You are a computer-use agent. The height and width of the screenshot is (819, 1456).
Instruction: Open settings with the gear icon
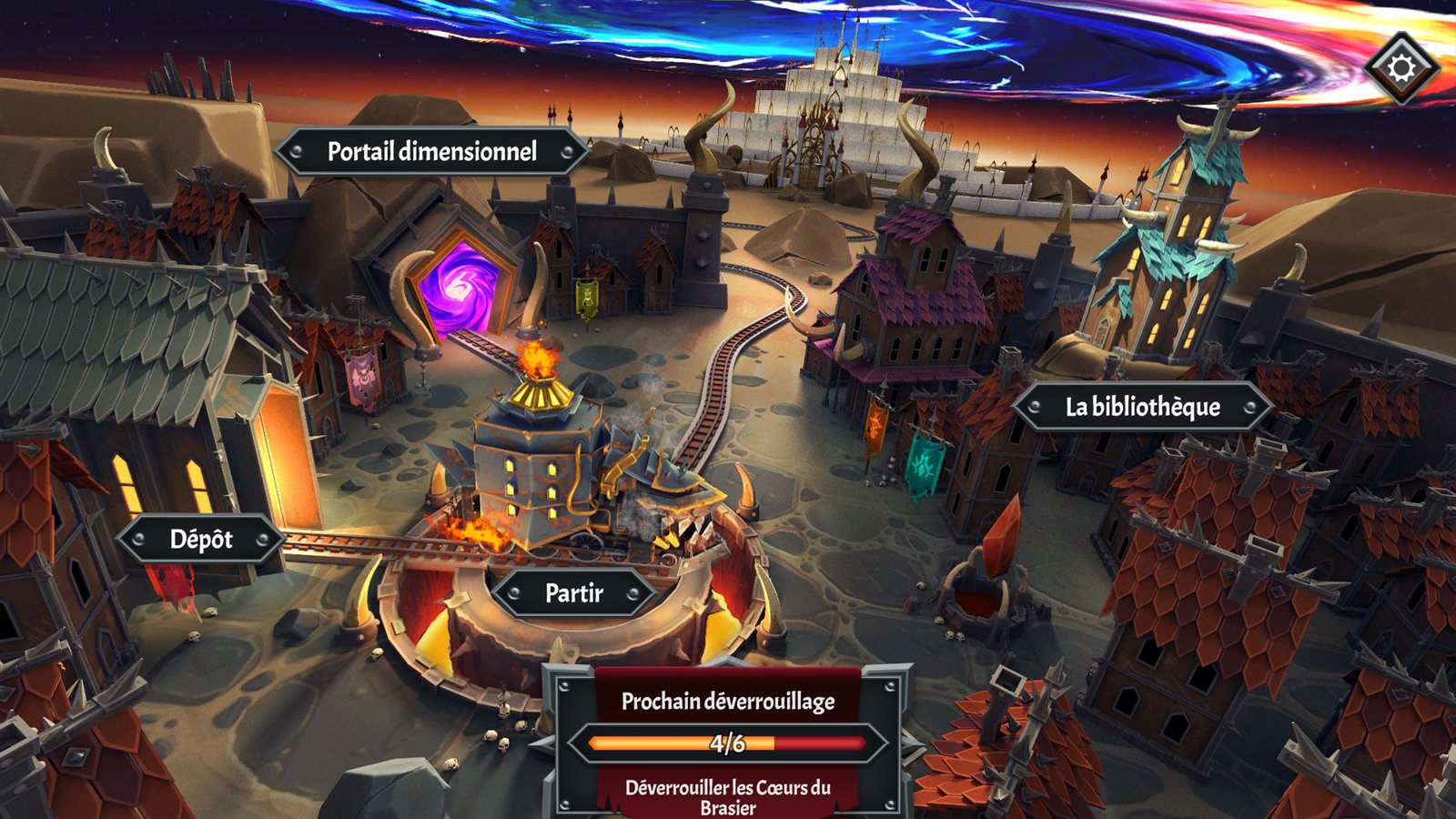[x=1401, y=68]
